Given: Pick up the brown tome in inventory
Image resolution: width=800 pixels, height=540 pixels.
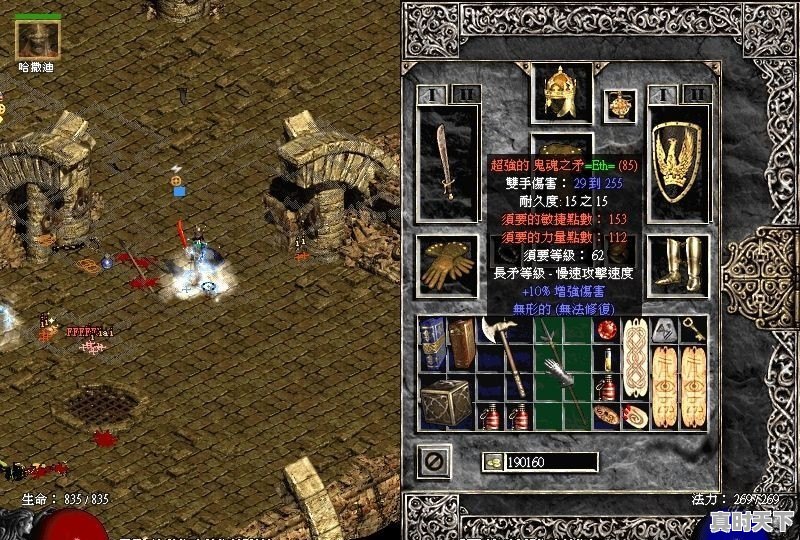Looking at the screenshot, I should pyautogui.click(x=461, y=343).
